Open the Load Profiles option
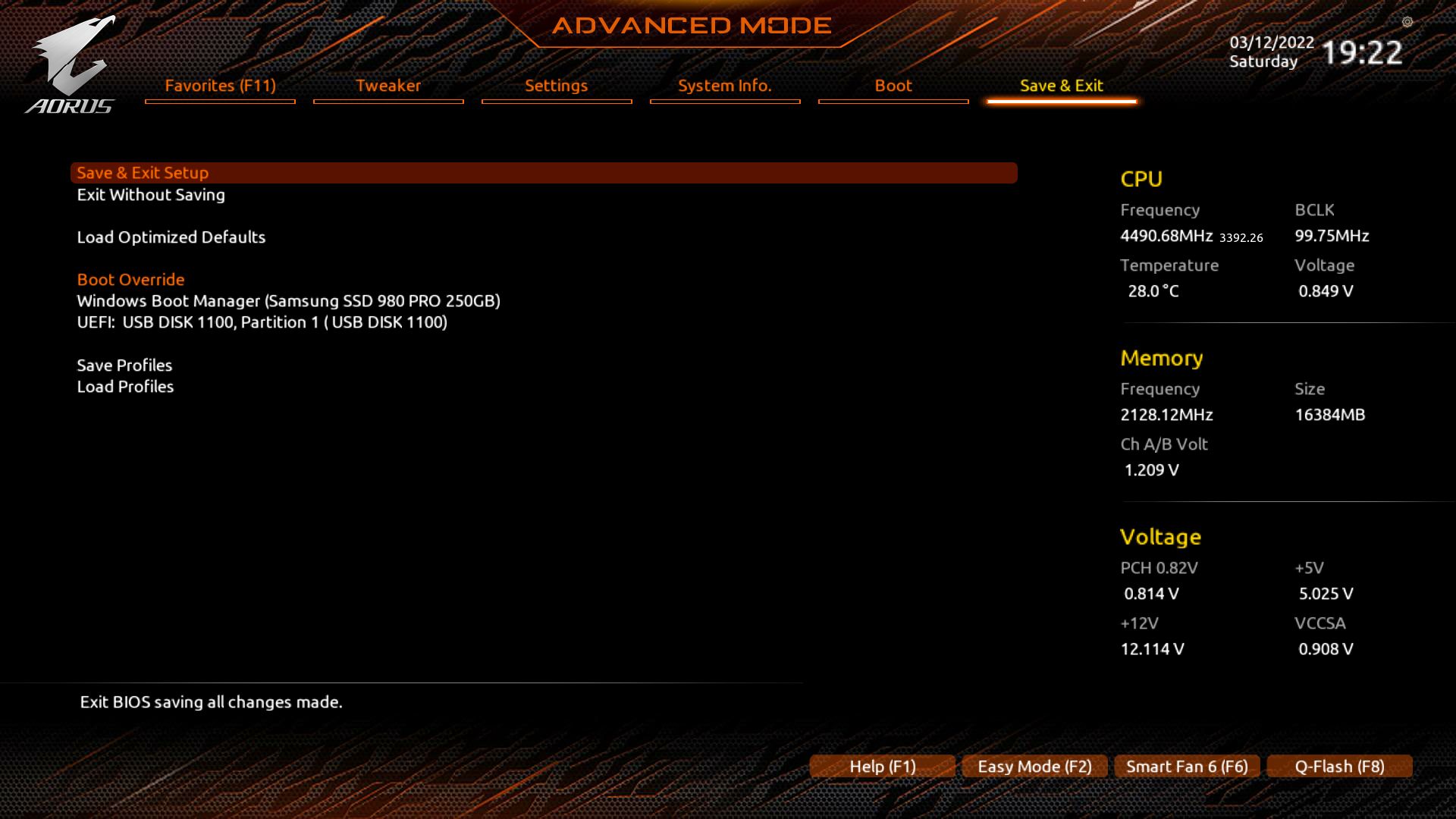Screen dimensions: 1456x819 point(125,387)
